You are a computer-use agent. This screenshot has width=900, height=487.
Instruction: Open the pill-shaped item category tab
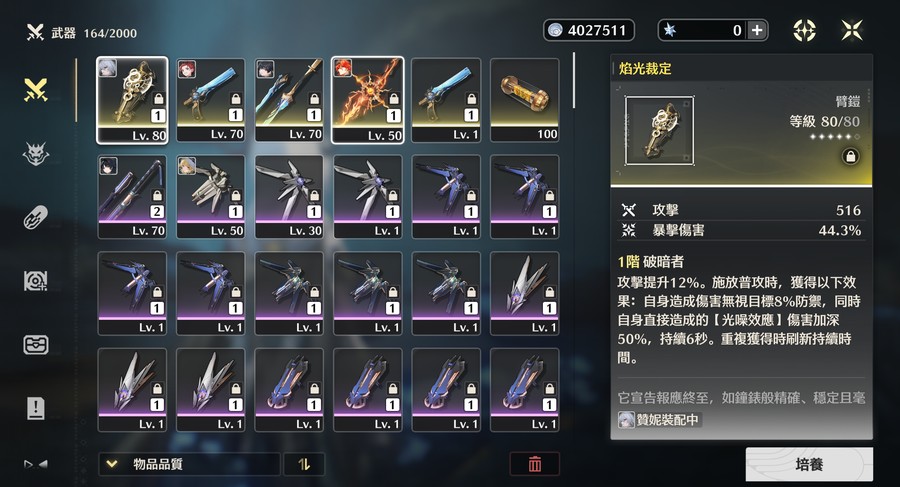pos(37,217)
